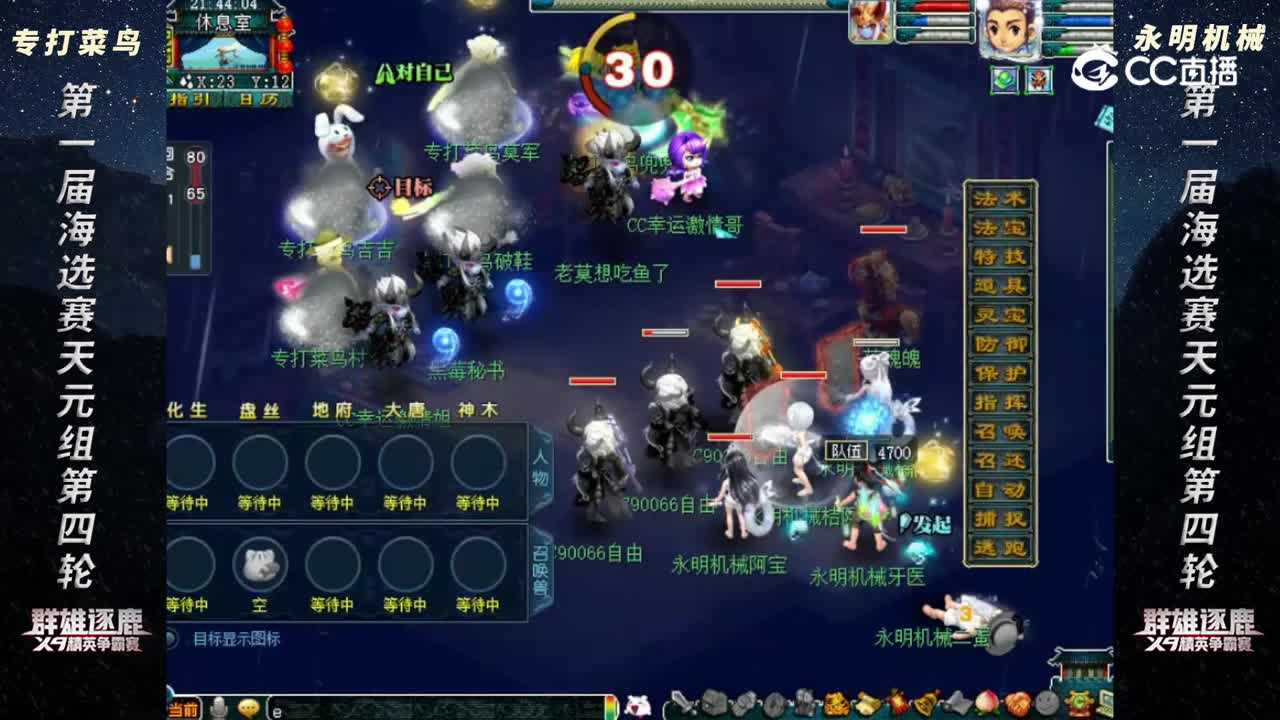Click the beast head icon beside the green hat
The image size is (1280, 720).
tap(1037, 80)
